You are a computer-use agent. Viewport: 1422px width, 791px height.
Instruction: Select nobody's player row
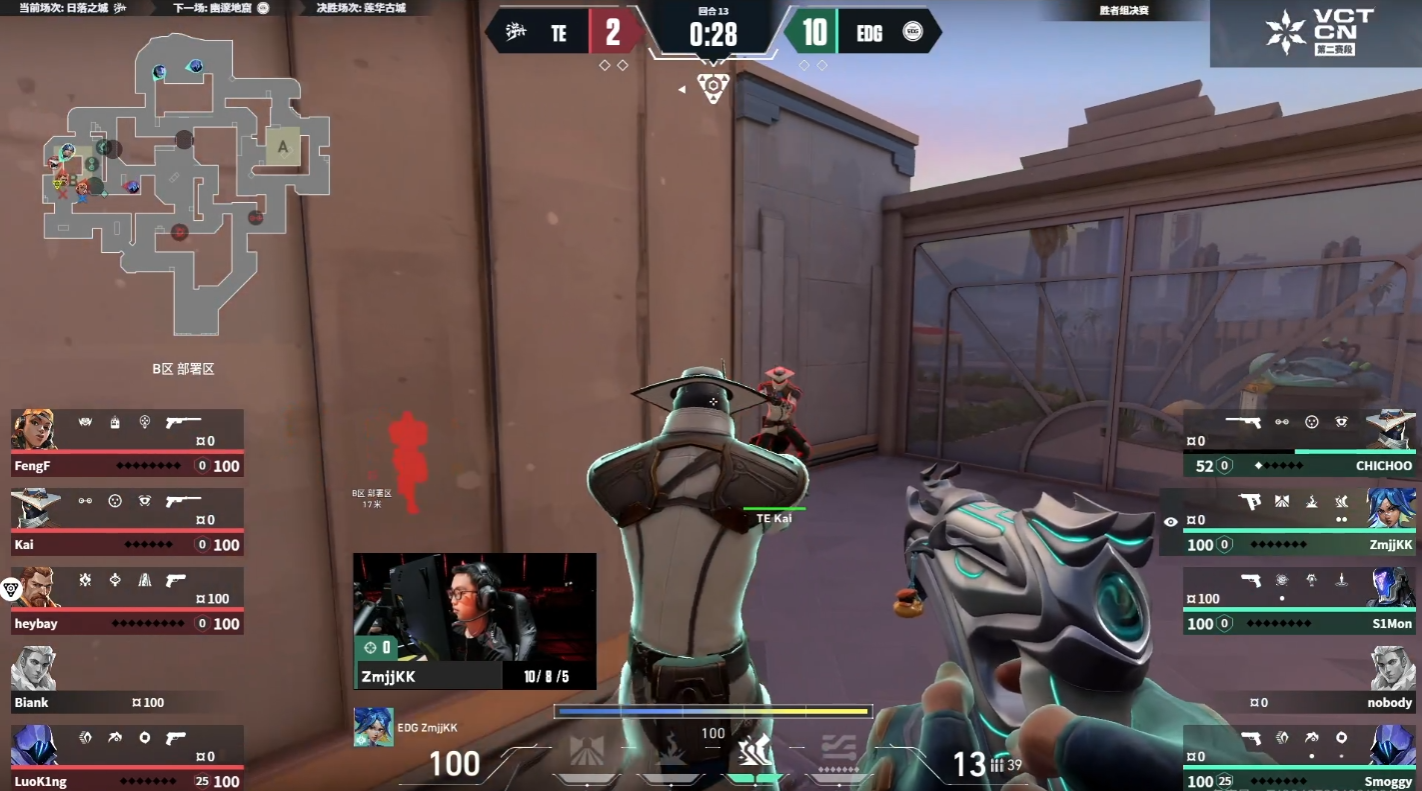click(1299, 679)
